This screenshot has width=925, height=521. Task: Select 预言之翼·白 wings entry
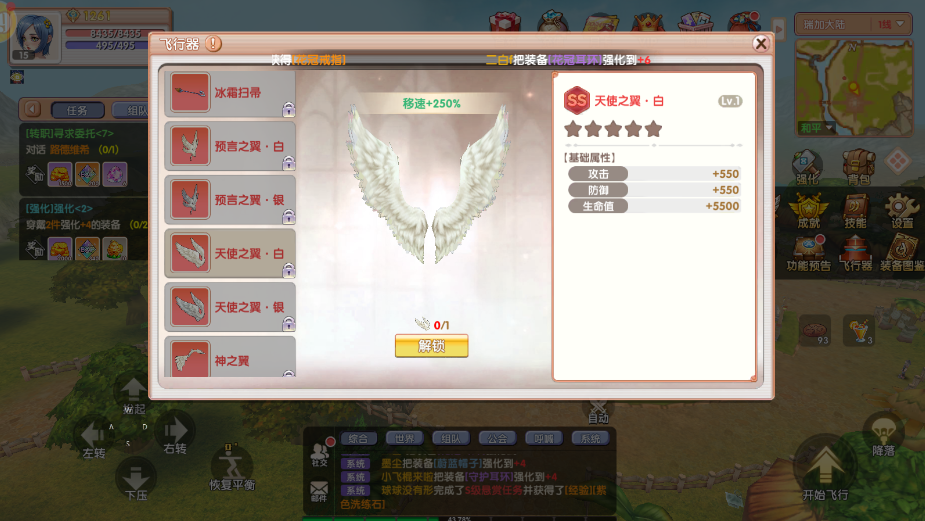[229, 146]
